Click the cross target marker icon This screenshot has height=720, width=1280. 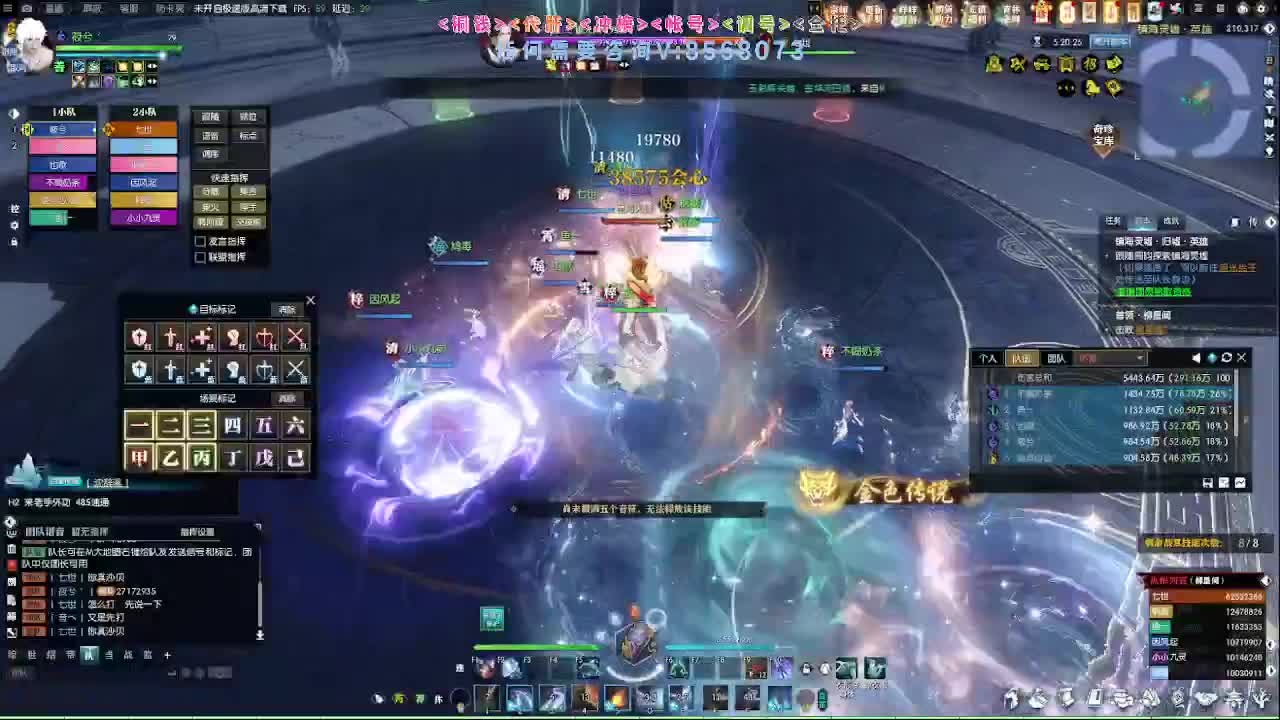click(x=201, y=337)
